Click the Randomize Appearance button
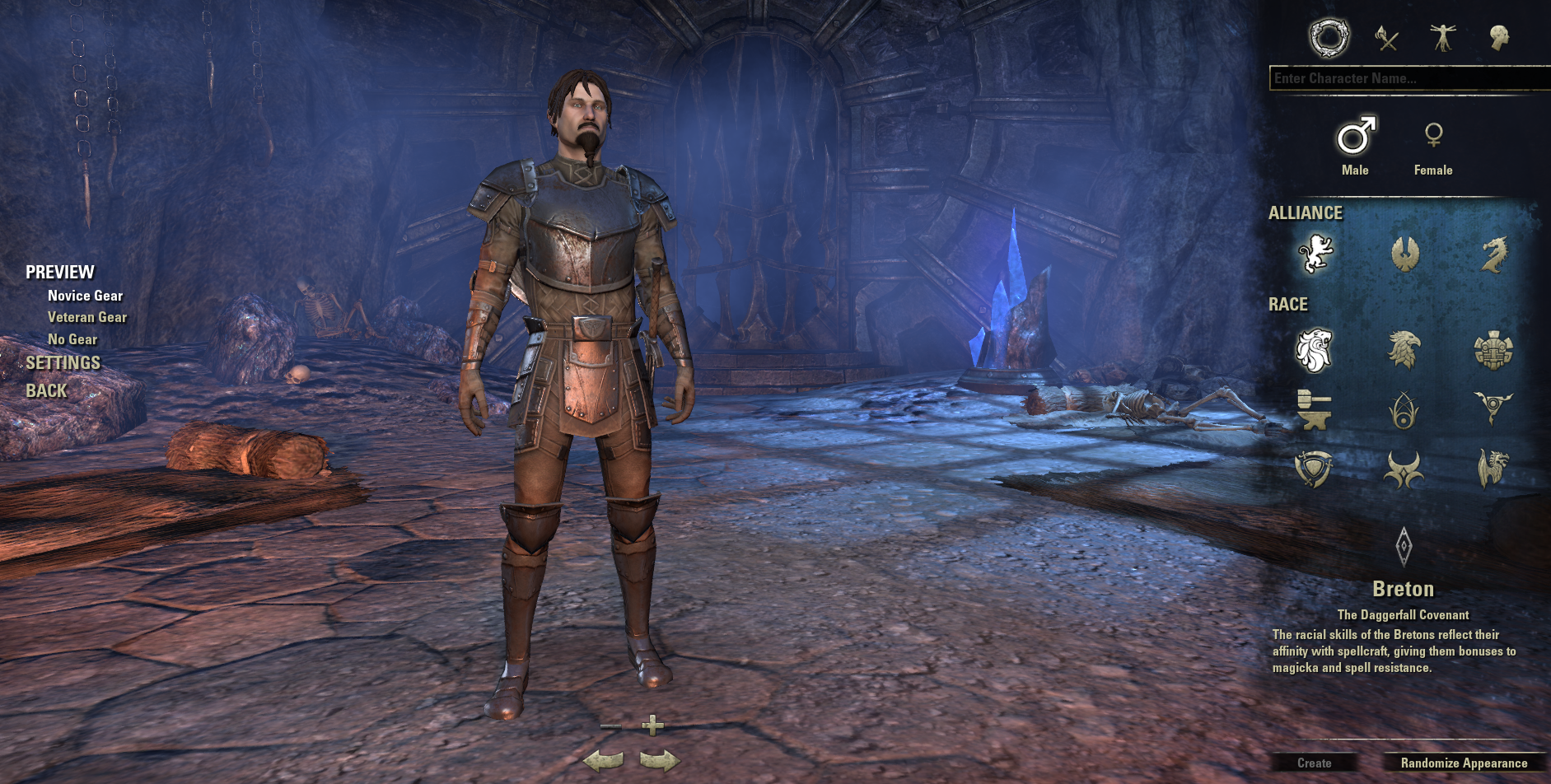 pos(1464,763)
